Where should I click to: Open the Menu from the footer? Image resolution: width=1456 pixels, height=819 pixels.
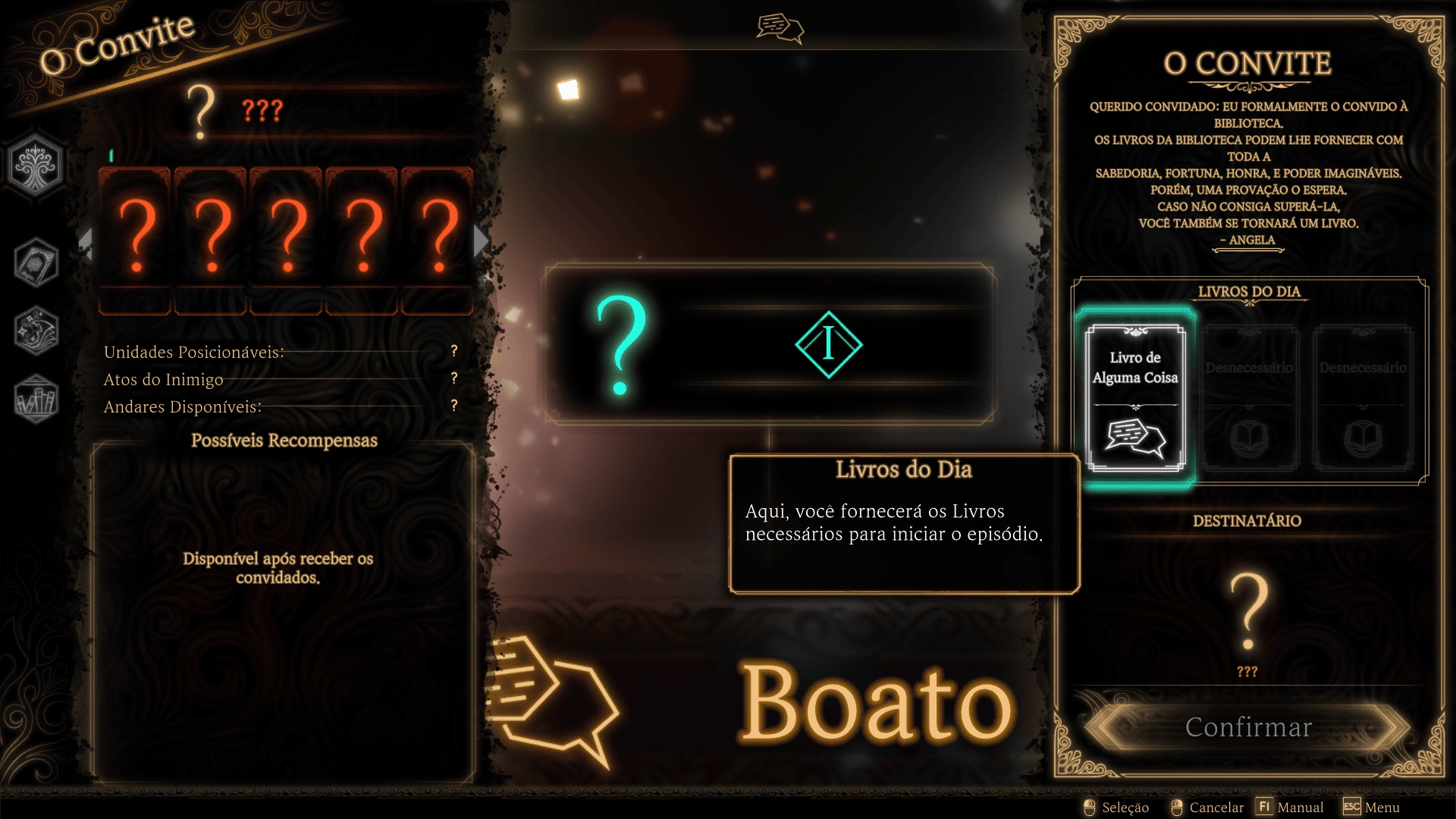coord(1372,808)
